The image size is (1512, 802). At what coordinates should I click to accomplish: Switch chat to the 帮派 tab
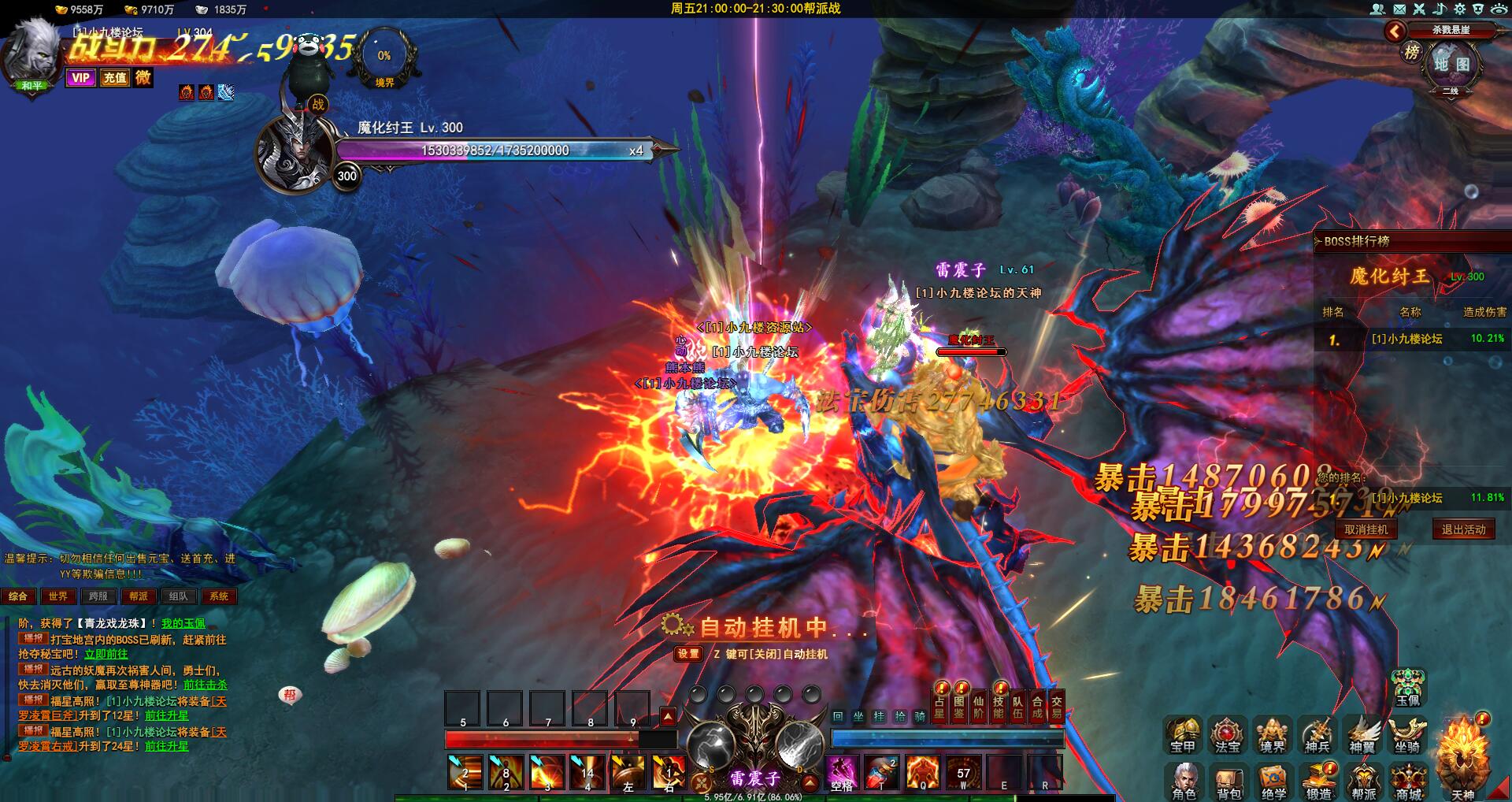(x=139, y=596)
